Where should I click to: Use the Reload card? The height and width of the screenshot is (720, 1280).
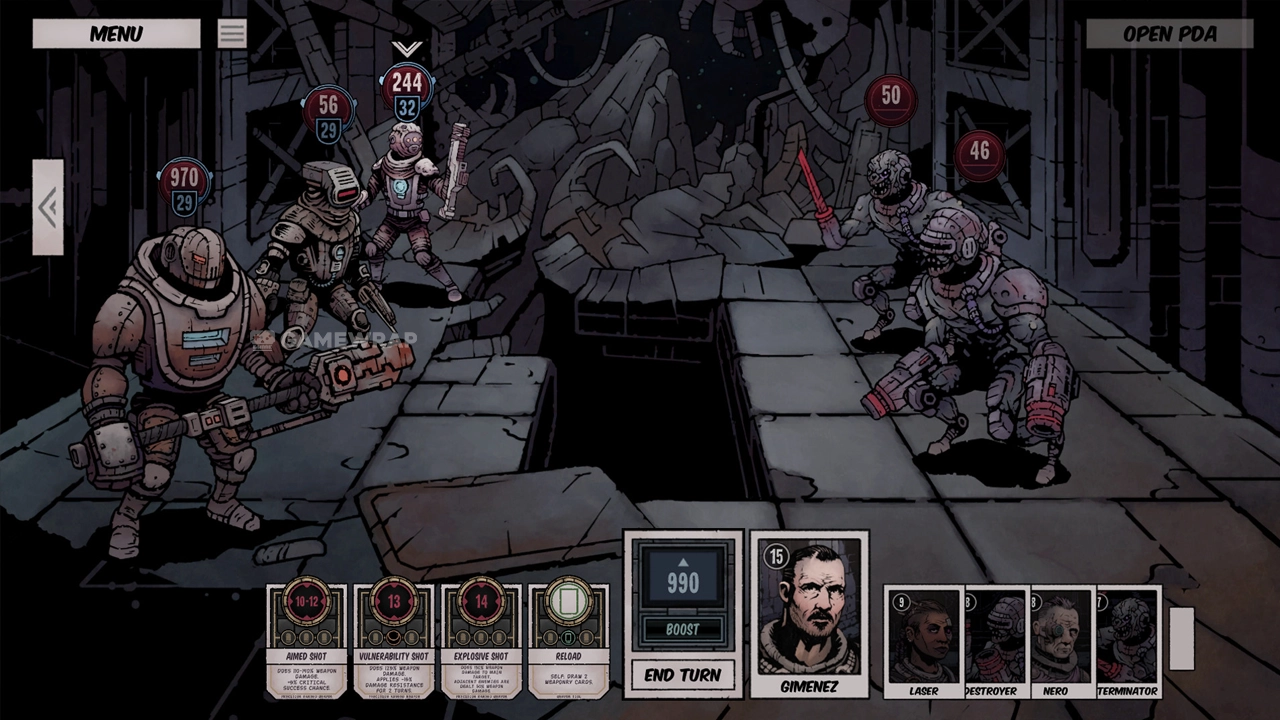[x=568, y=641]
